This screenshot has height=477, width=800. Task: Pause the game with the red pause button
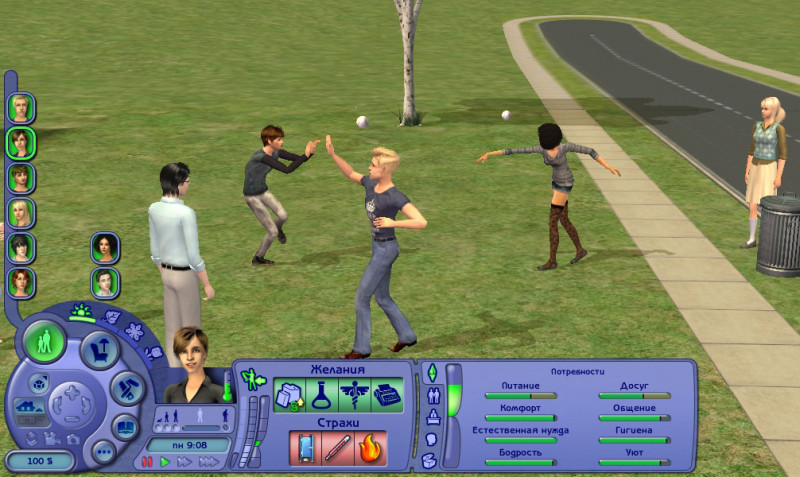click(x=147, y=462)
